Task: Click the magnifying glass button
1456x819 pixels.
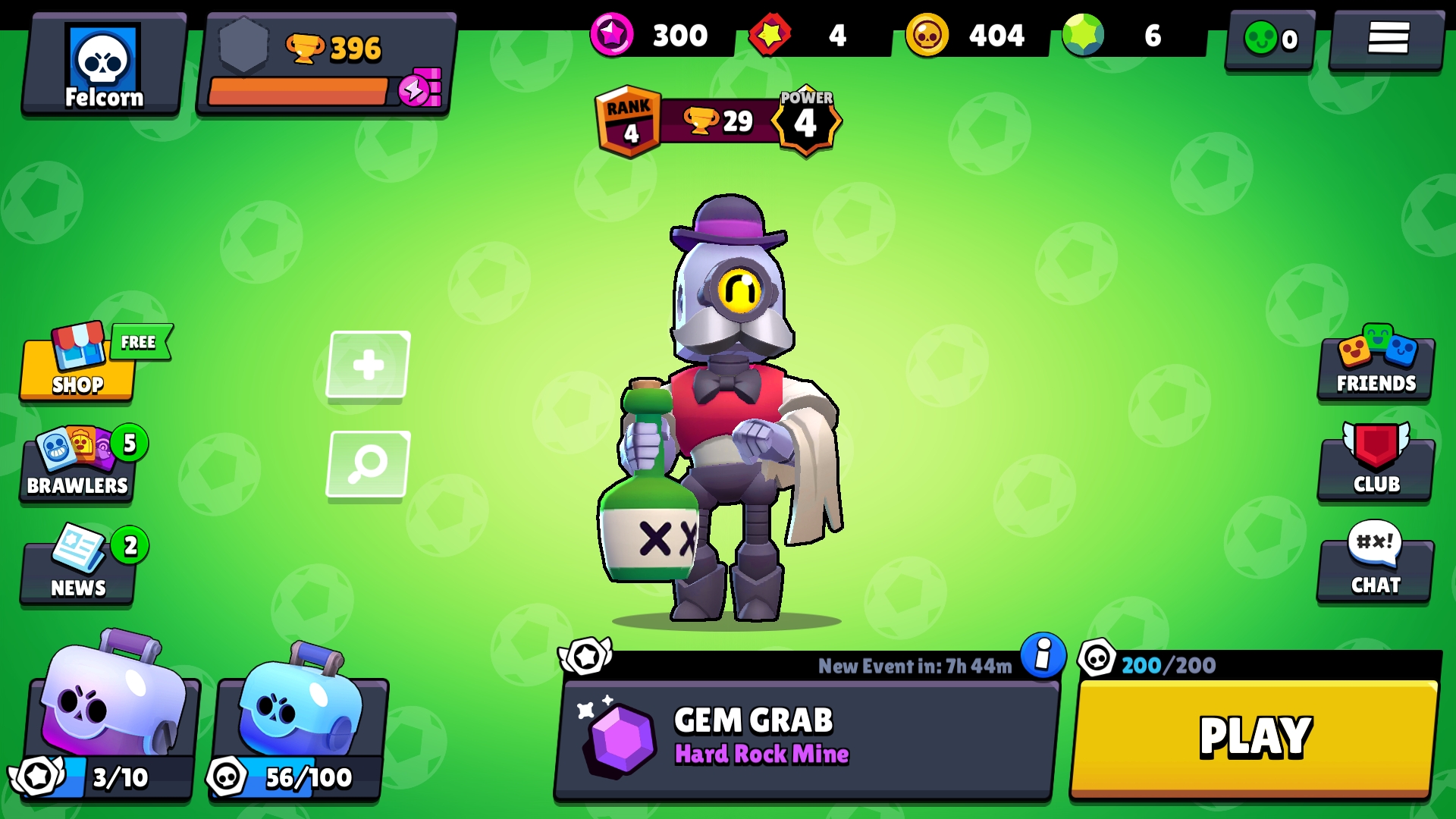Action: 369,464
